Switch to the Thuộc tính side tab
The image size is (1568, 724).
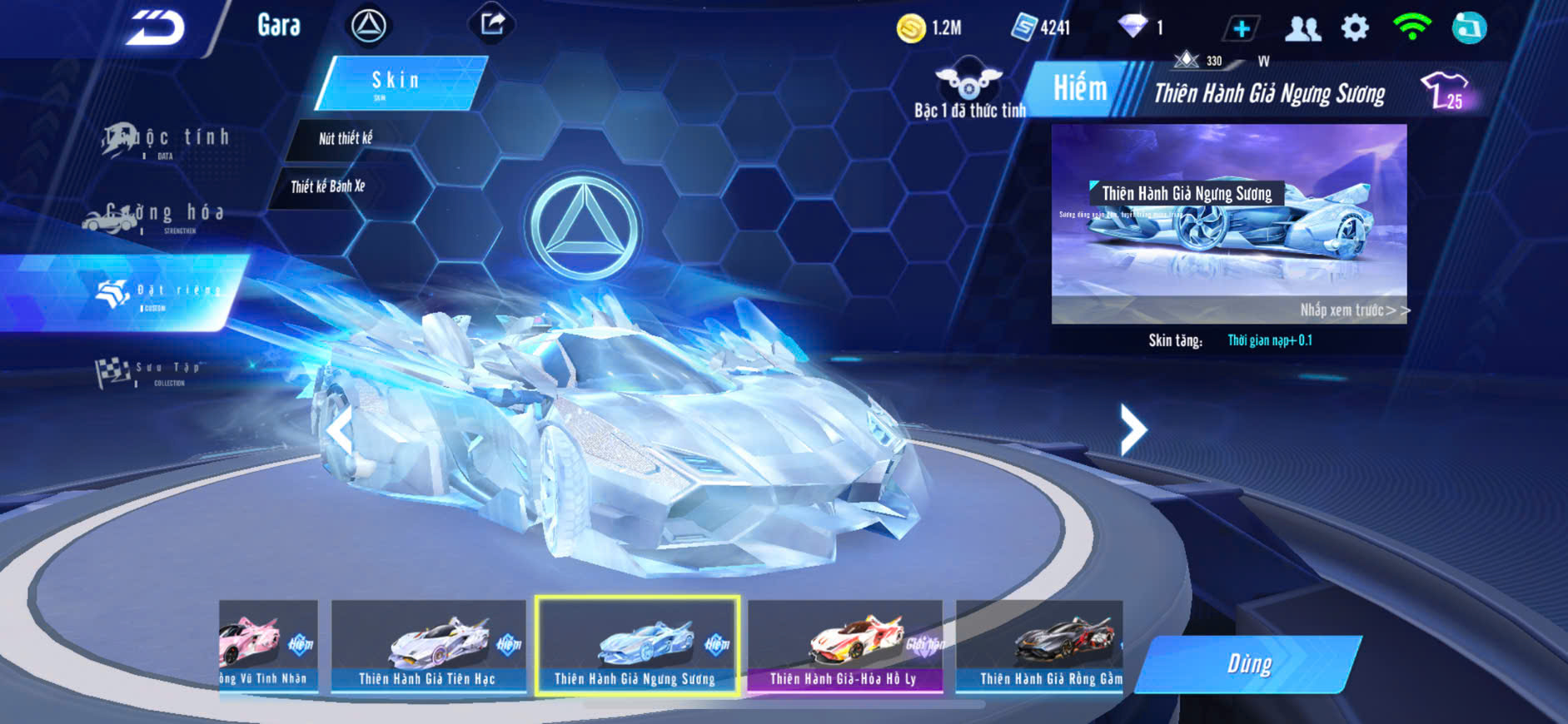(x=167, y=140)
